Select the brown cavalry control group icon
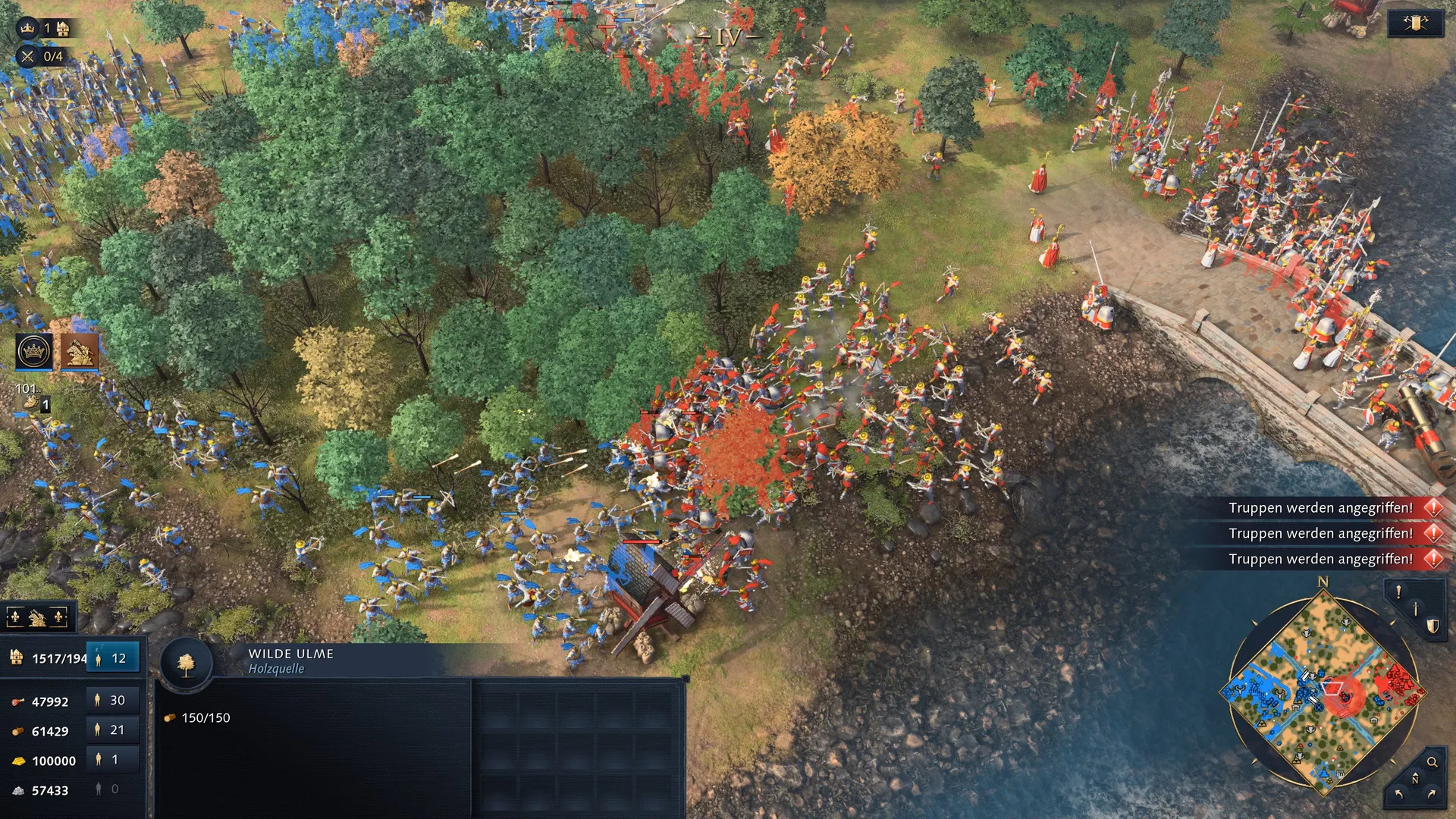Viewport: 1456px width, 819px height. pos(79,351)
